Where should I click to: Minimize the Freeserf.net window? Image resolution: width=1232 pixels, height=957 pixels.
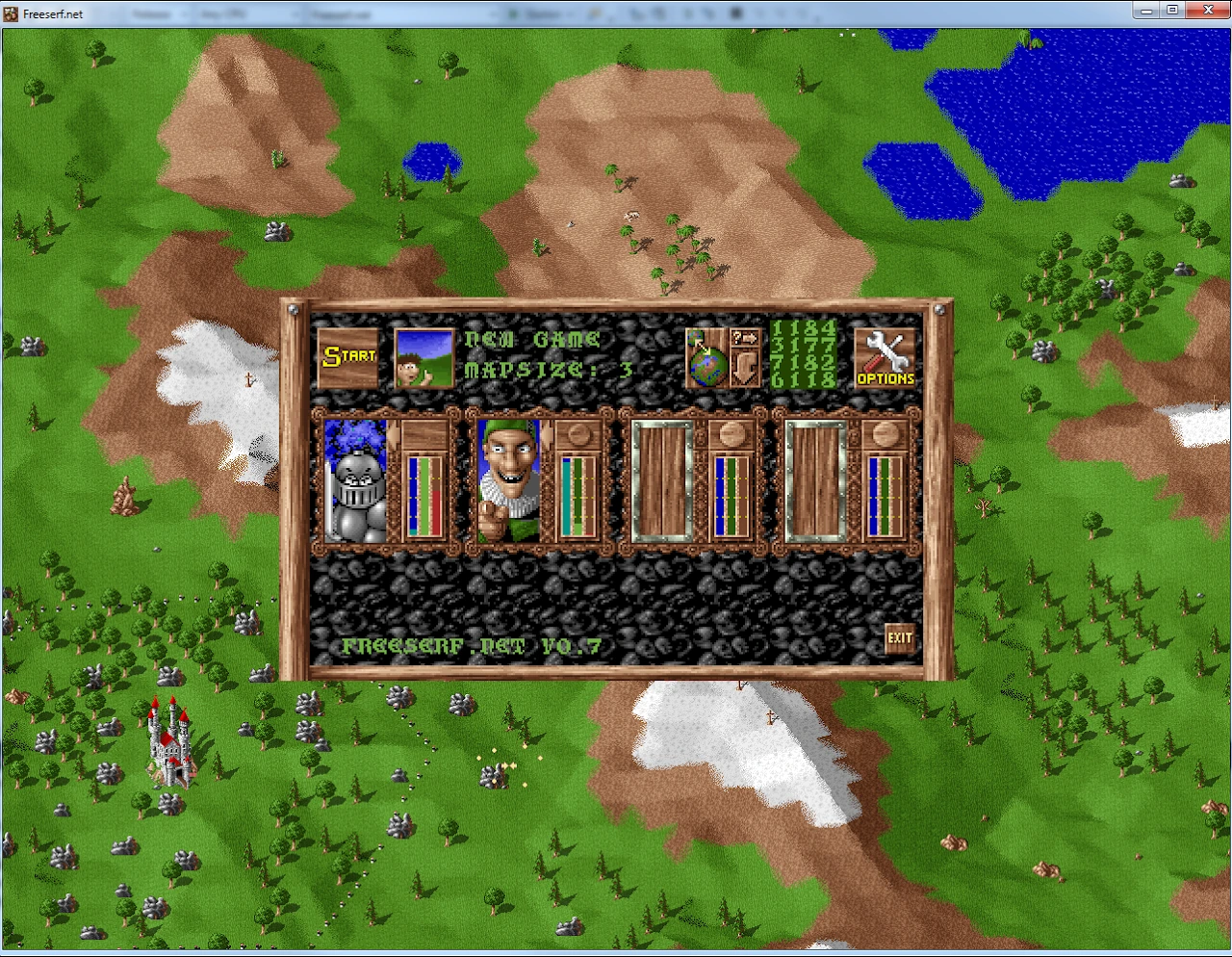pos(1146,11)
